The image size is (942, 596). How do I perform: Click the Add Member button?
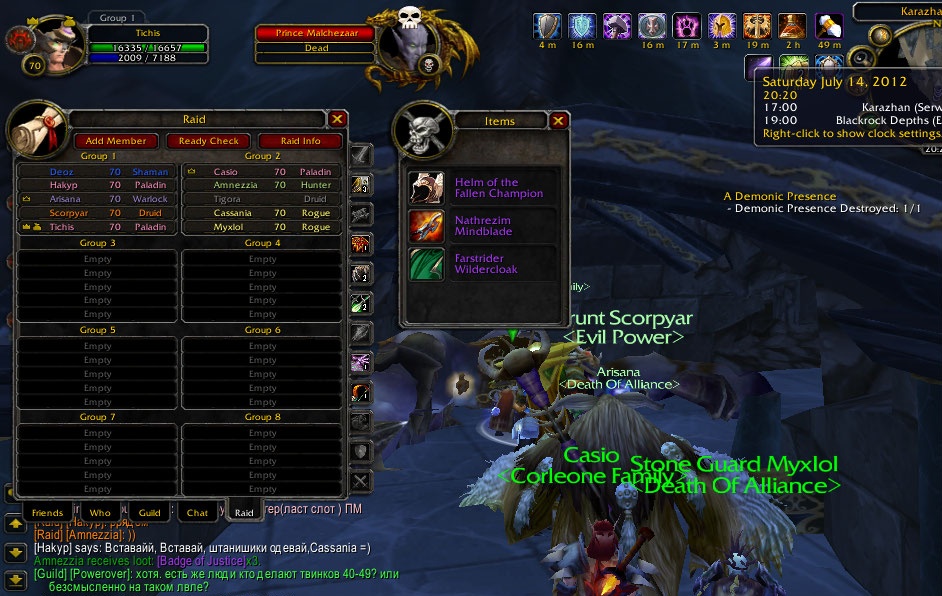tap(116, 141)
